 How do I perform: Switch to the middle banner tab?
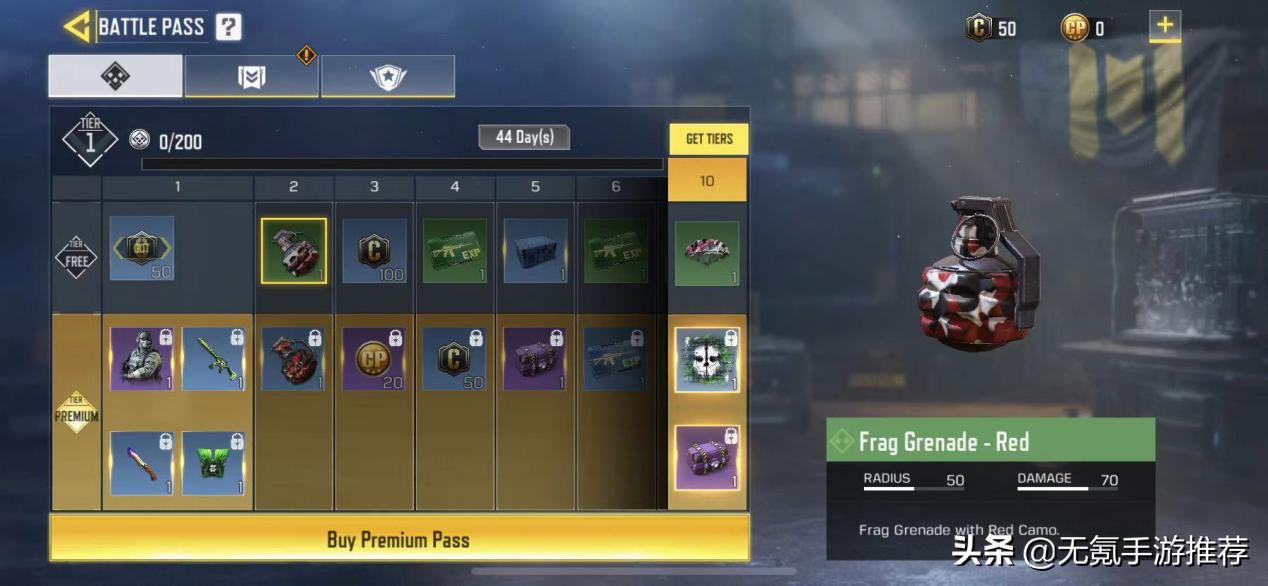[x=252, y=77]
